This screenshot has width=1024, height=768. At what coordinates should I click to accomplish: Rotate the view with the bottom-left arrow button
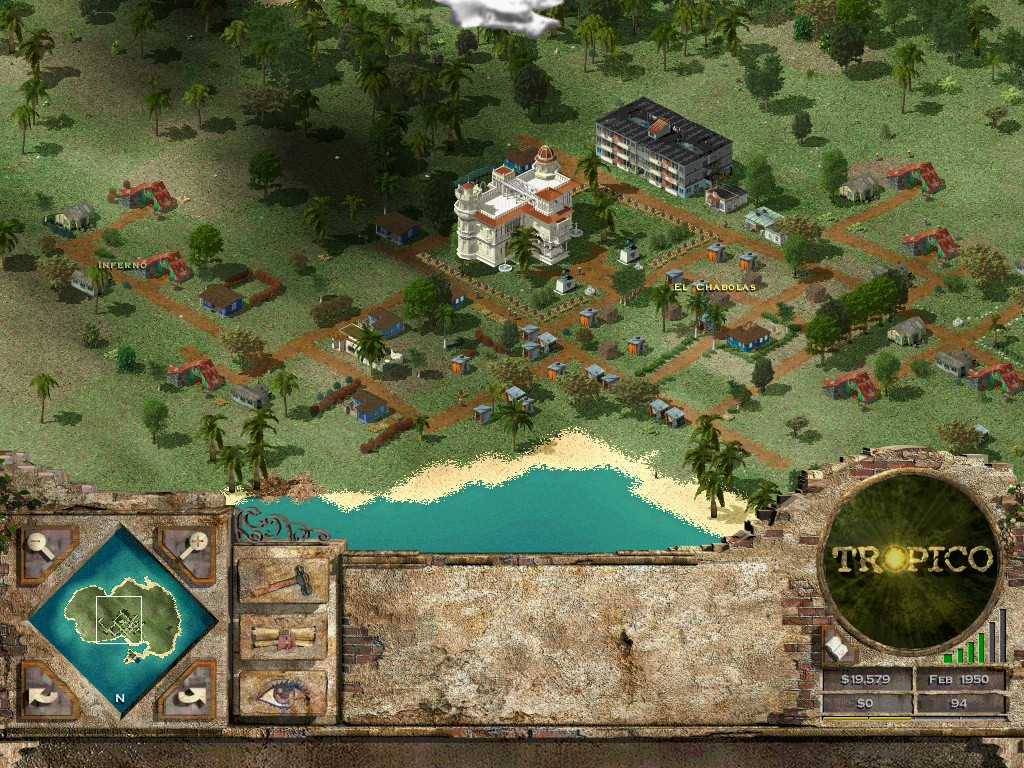pyautogui.click(x=47, y=690)
